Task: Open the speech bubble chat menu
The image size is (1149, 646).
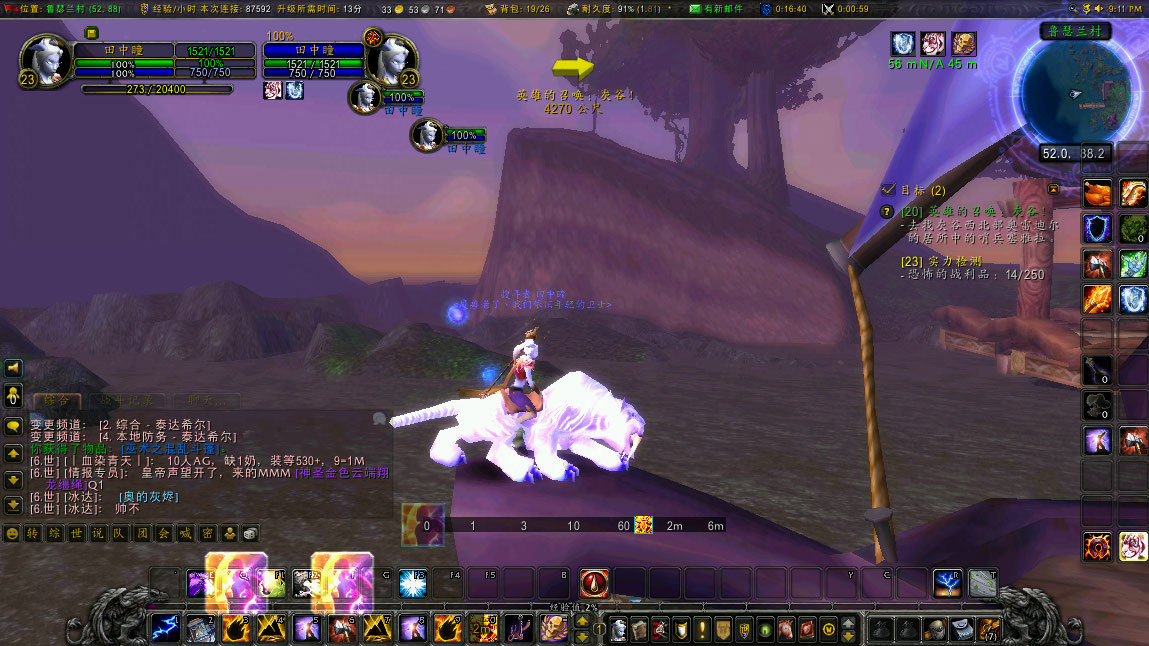Action: (x=13, y=425)
